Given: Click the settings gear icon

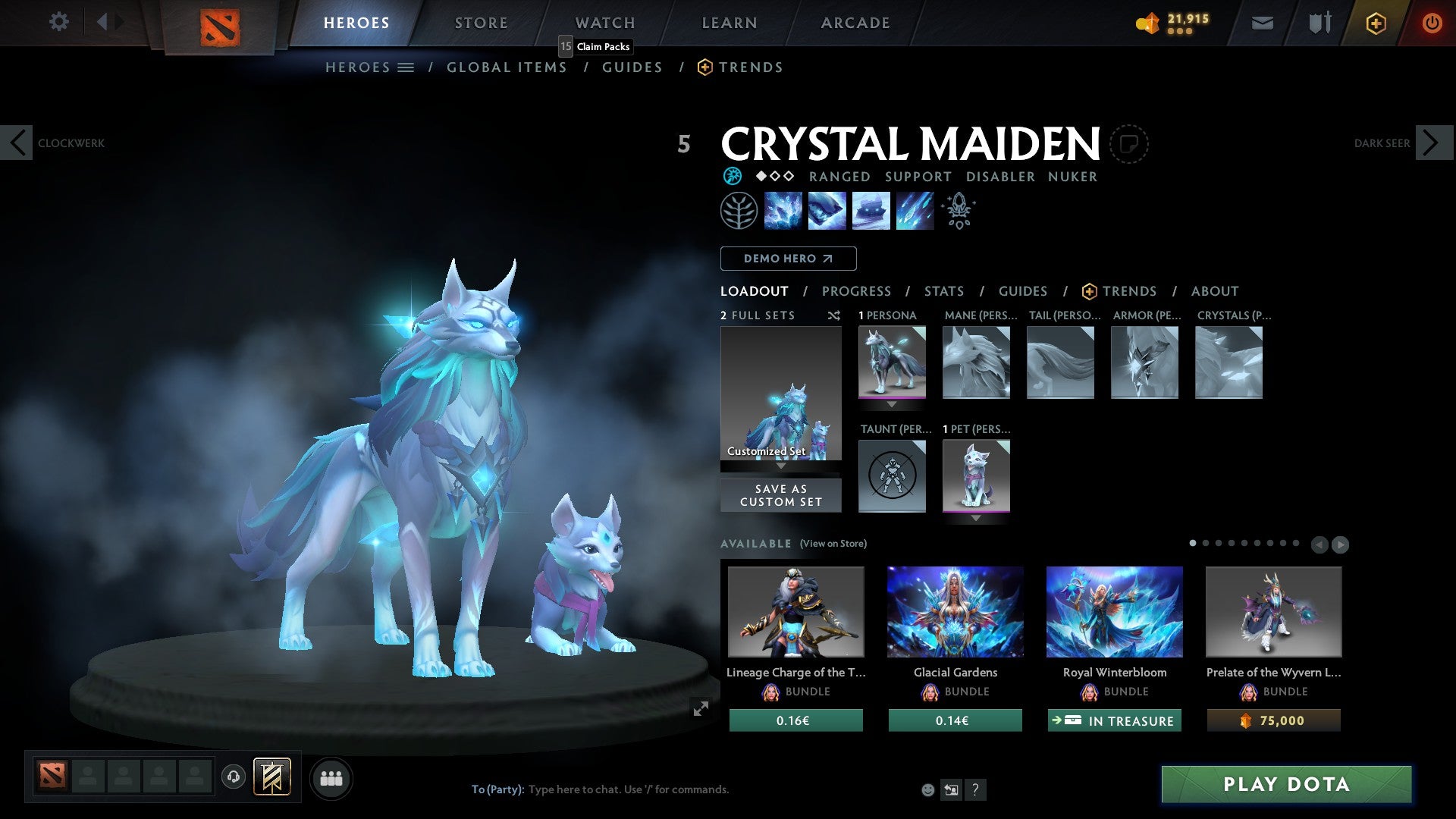Looking at the screenshot, I should [58, 22].
